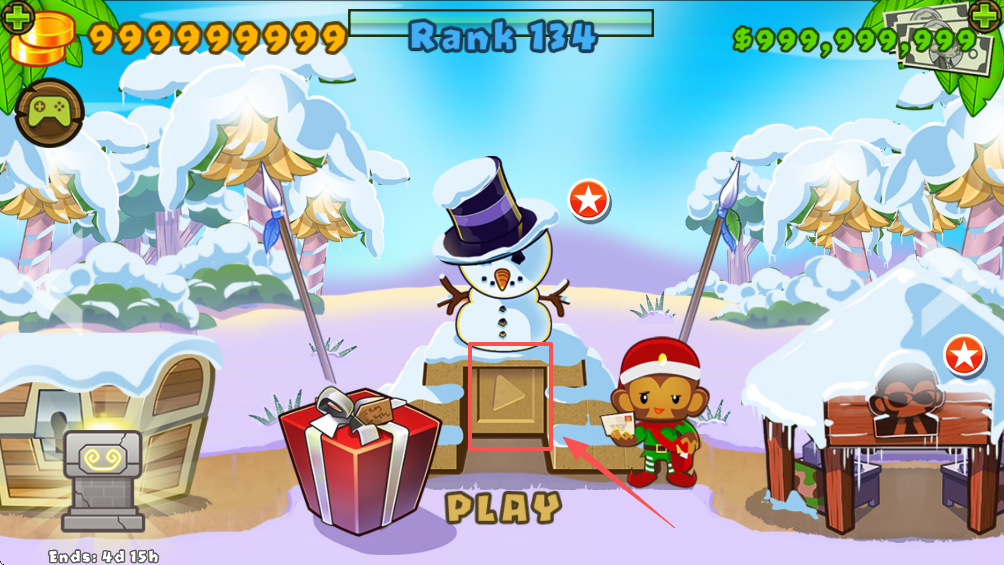Open the green game controller menu
1004x565 pixels.
(x=50, y=112)
